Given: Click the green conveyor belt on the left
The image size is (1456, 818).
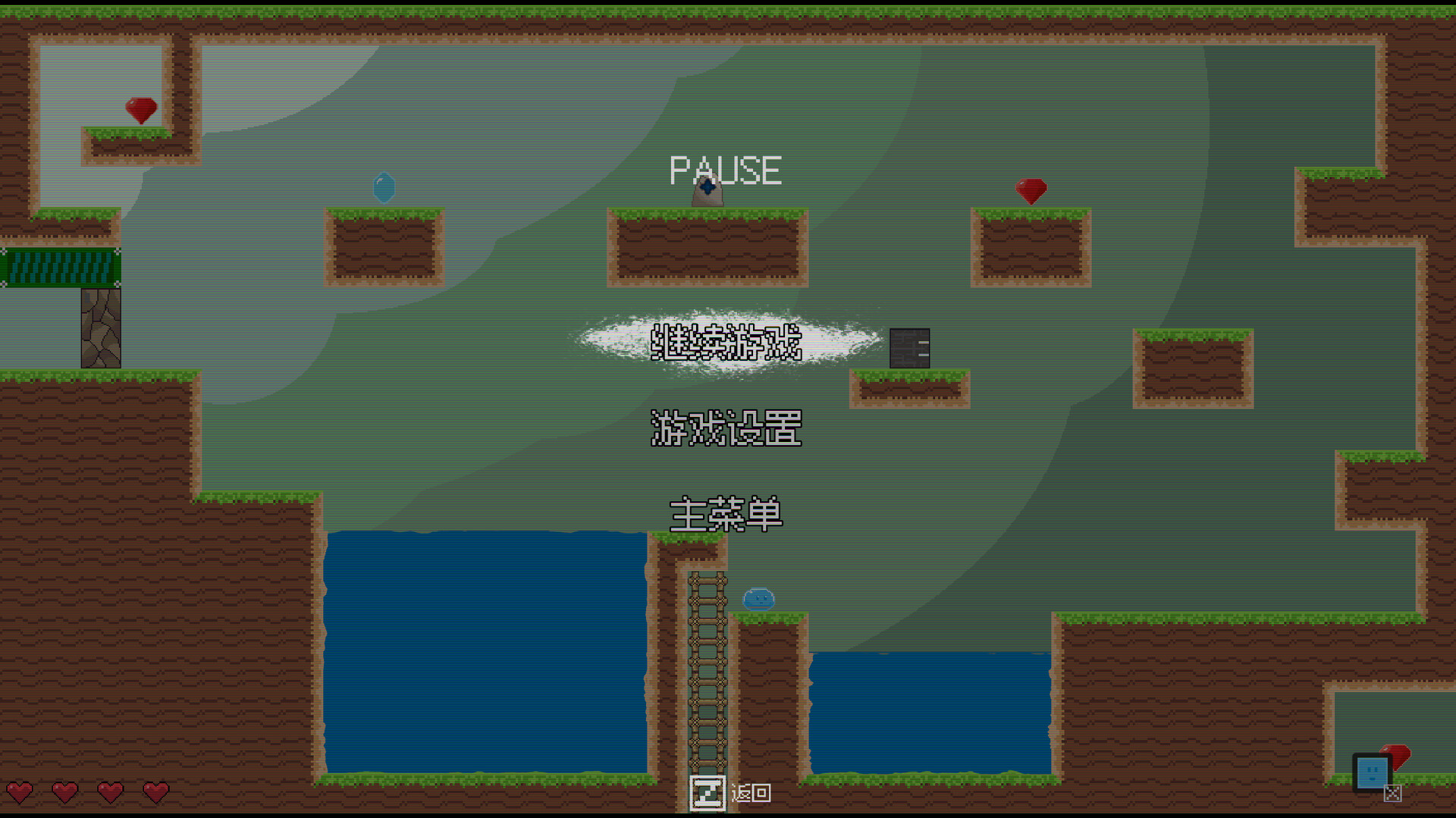Looking at the screenshot, I should pyautogui.click(x=59, y=267).
